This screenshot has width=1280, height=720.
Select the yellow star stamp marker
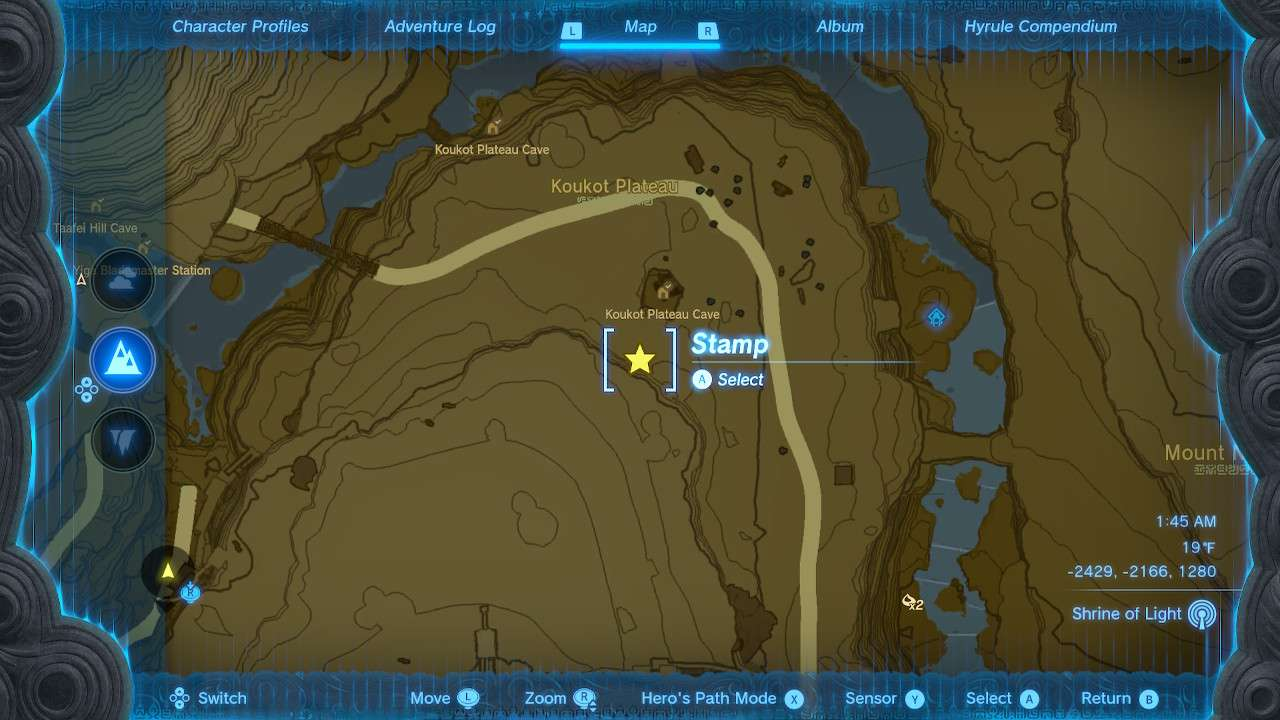tap(639, 360)
